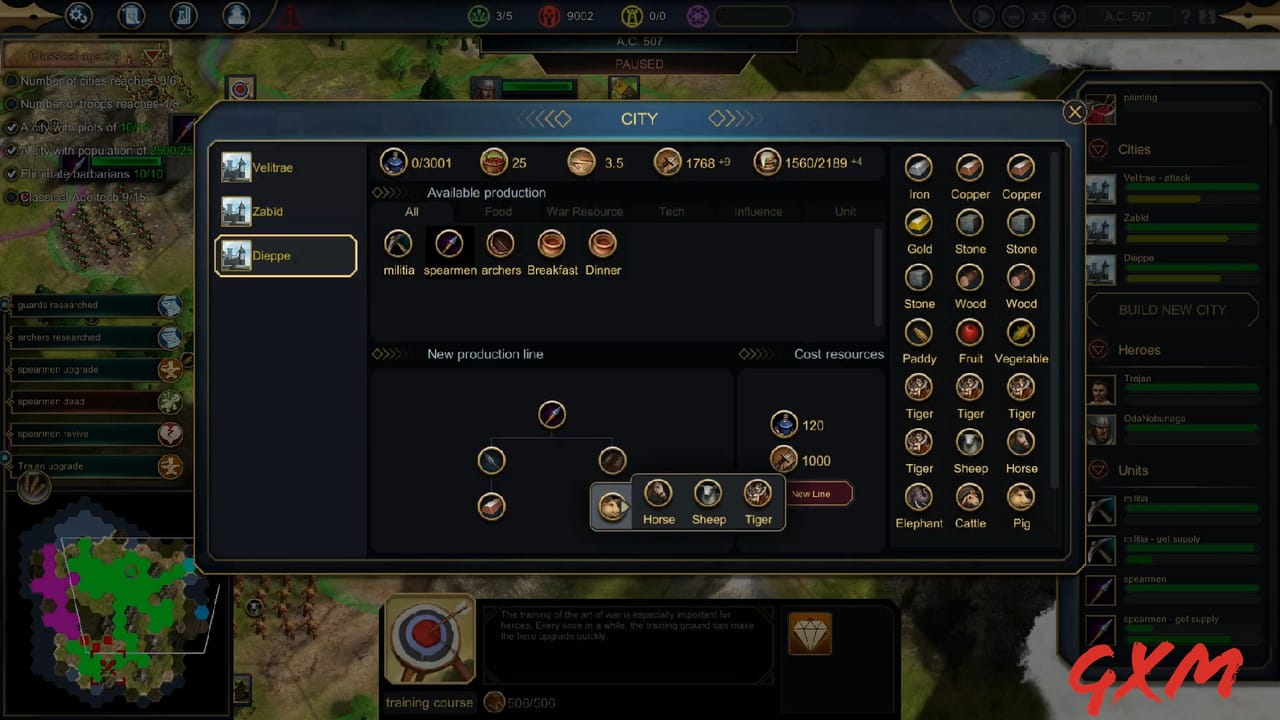Select the Dinner production icon
This screenshot has width=1280, height=720.
tap(602, 243)
